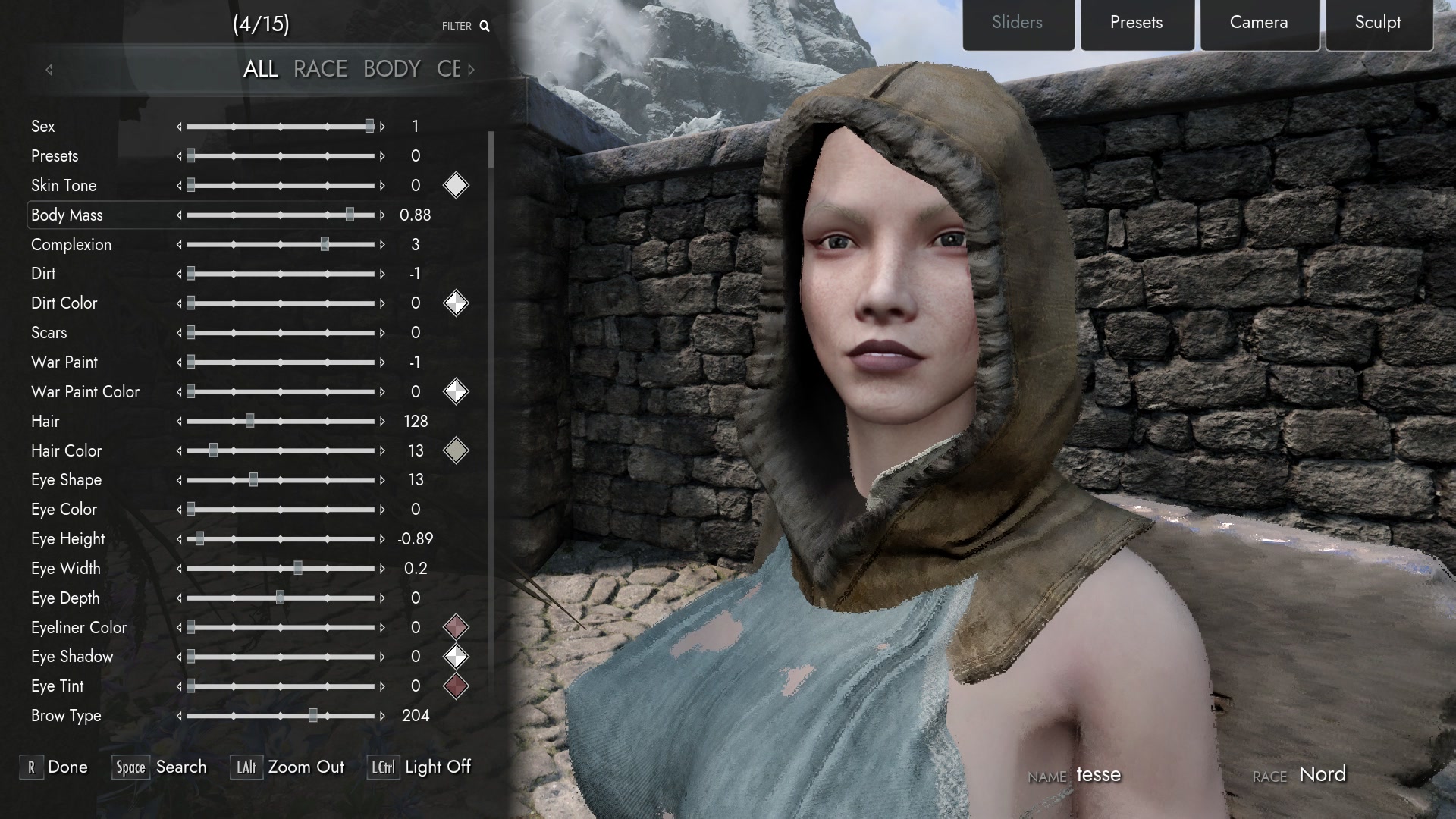Open the Eyeliner Color swatch

(x=456, y=627)
